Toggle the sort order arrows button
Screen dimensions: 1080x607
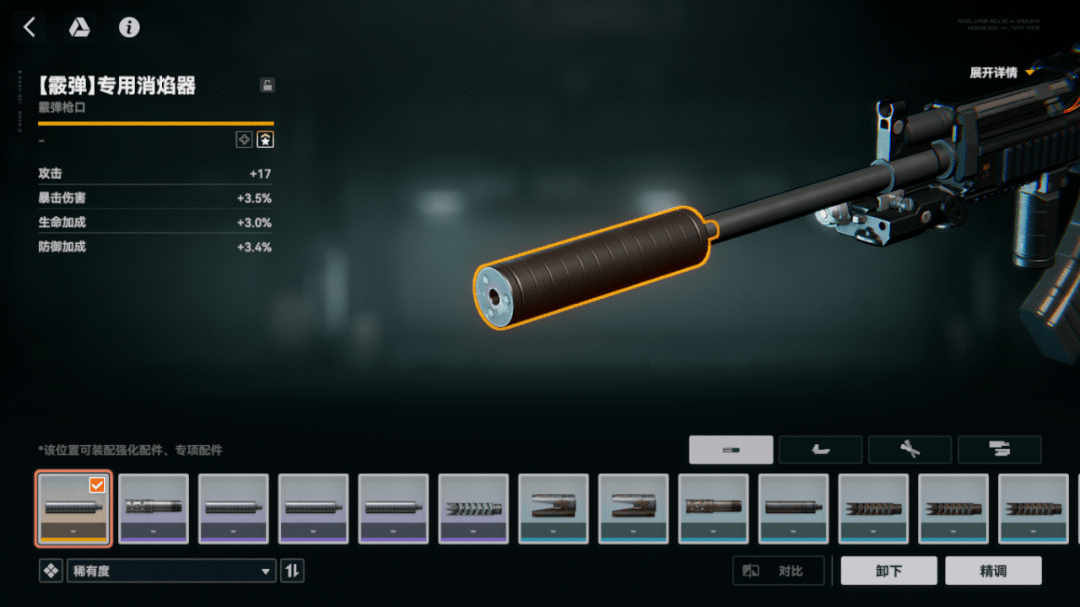pyautogui.click(x=292, y=571)
